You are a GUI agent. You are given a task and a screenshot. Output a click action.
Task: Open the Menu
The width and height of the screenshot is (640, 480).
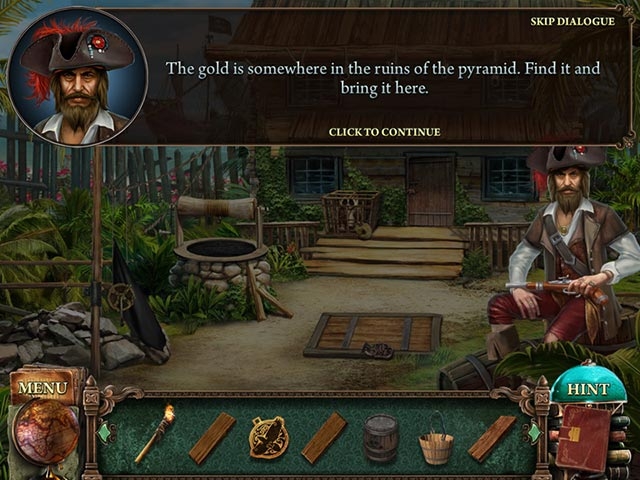tap(43, 386)
